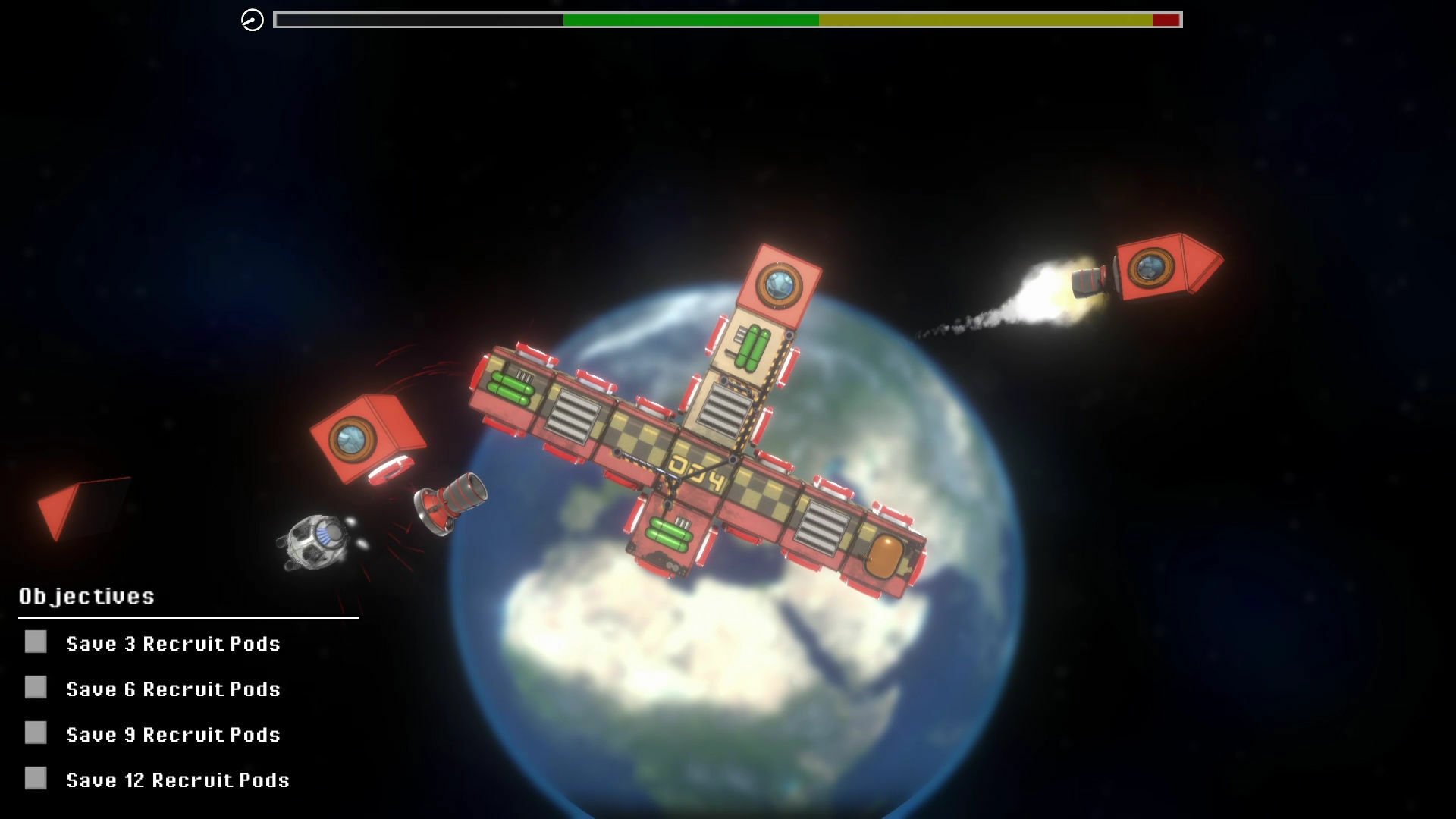This screenshot has width=1456, height=819.
Task: Click the red danger segment of the fuel bar
Action: point(1166,20)
